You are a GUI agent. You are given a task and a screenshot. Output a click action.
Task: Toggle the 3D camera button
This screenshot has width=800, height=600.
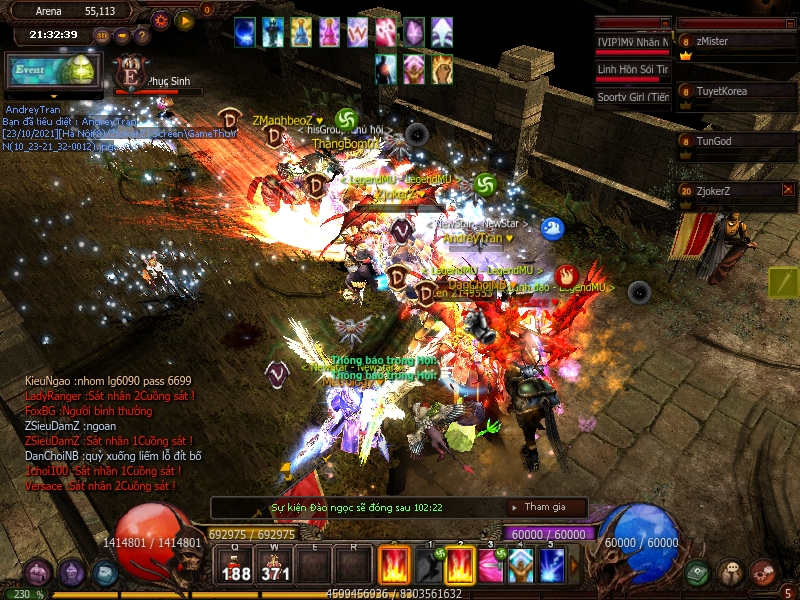(102, 36)
